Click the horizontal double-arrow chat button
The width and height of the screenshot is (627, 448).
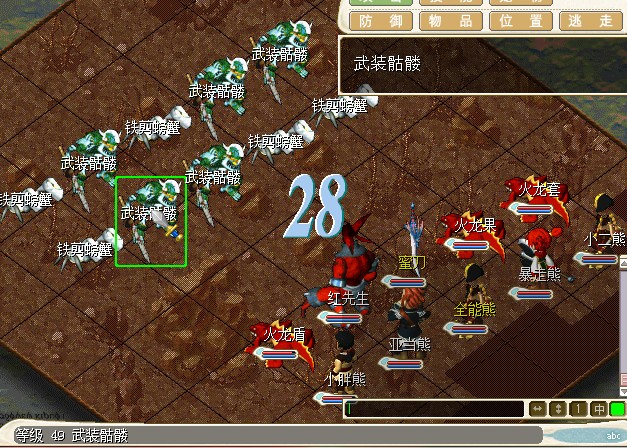[x=537, y=409]
